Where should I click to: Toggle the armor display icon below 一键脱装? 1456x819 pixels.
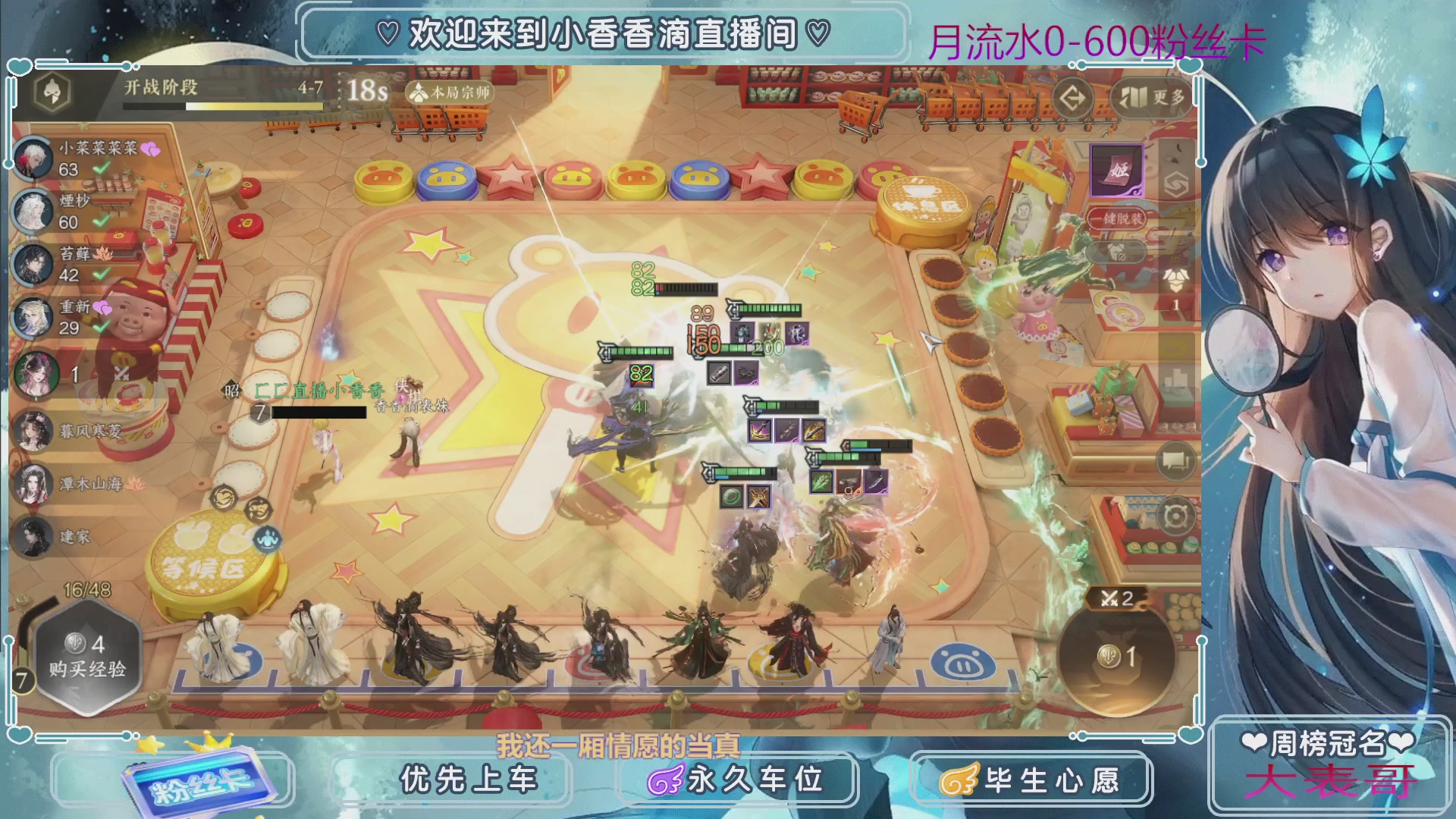pos(1117,253)
